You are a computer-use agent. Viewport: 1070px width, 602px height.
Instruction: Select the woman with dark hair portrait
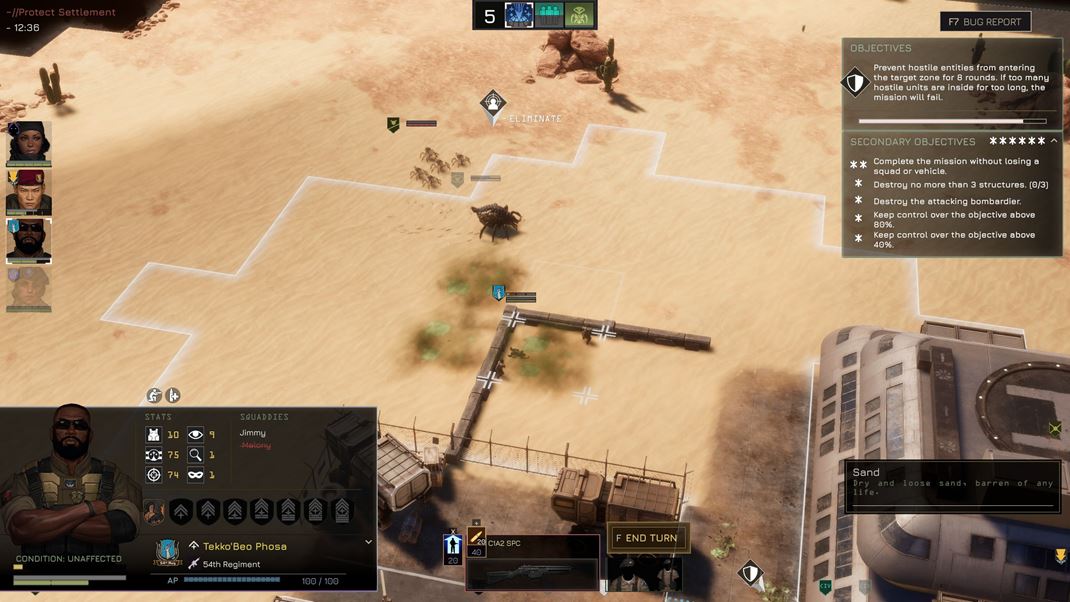[28, 143]
